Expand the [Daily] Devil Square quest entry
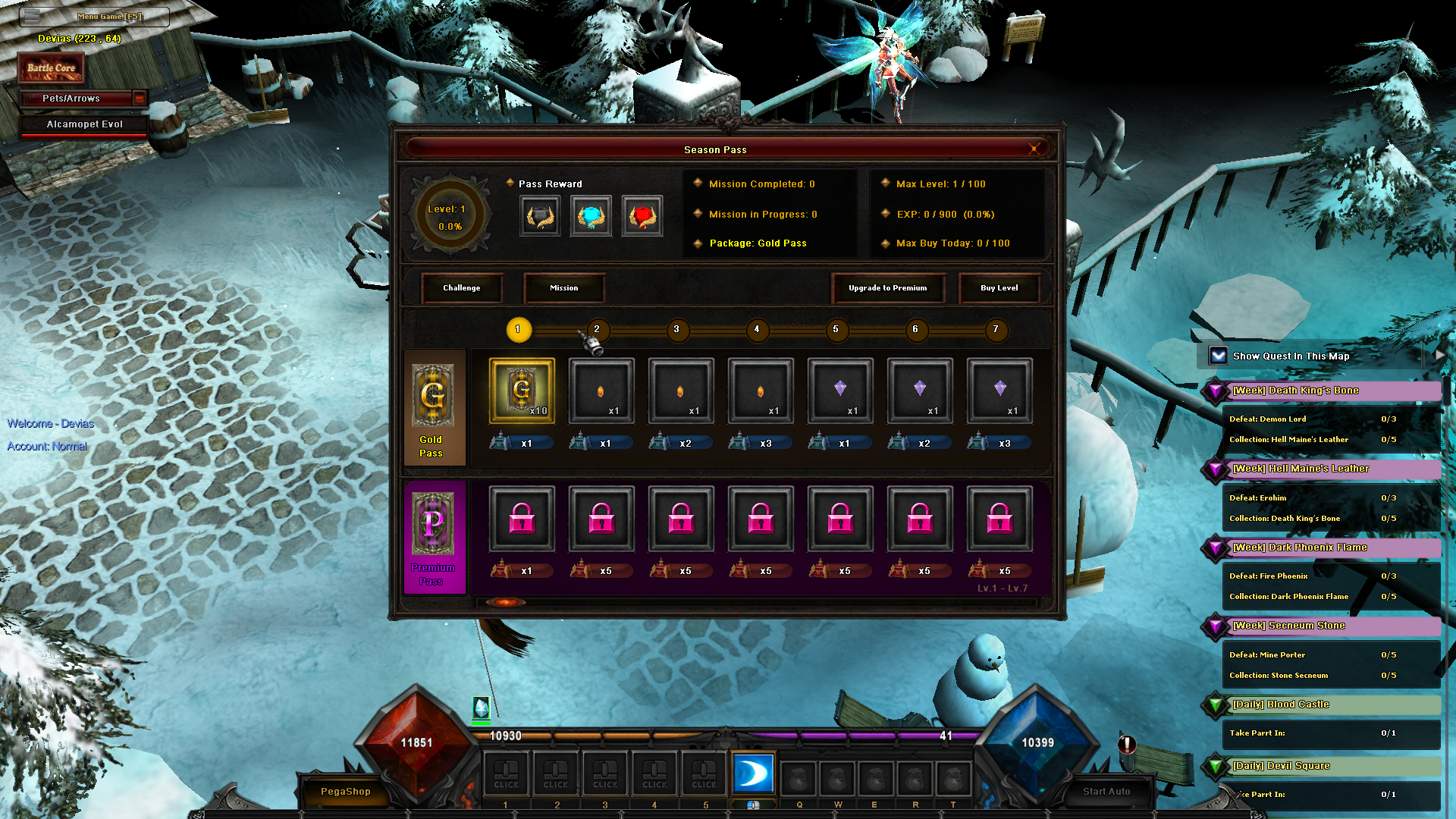 click(1215, 766)
